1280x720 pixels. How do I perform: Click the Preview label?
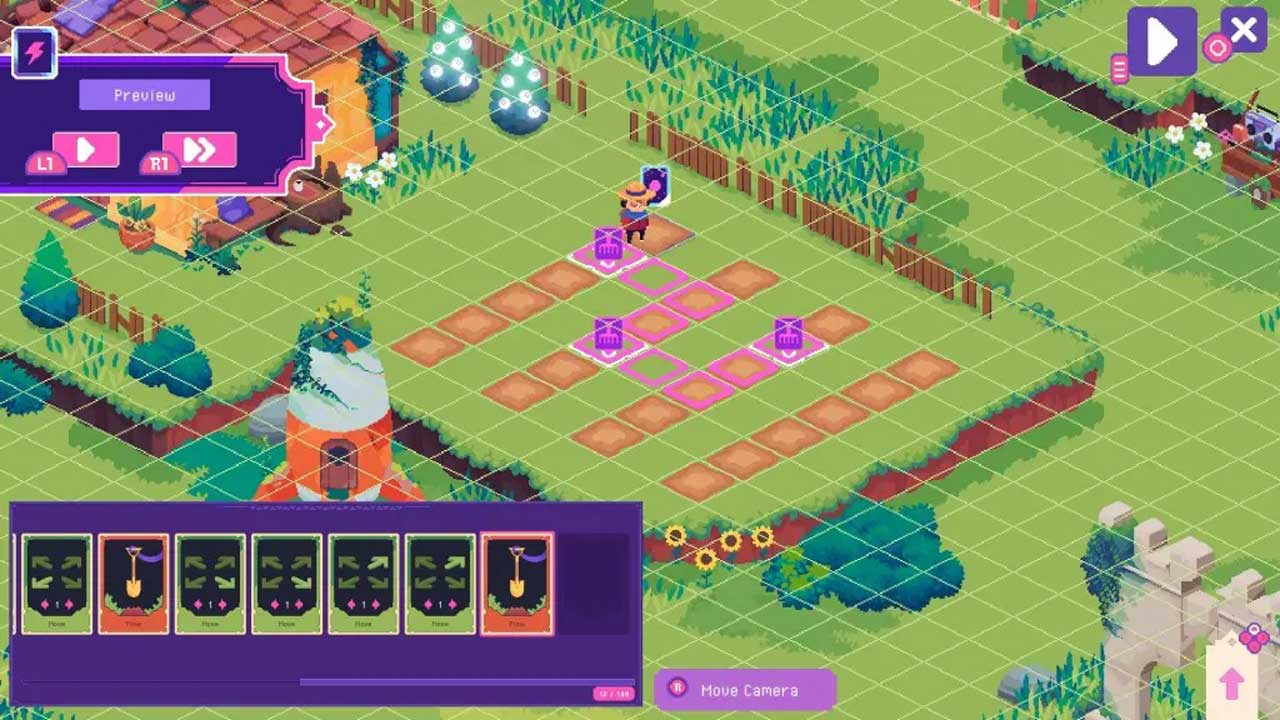144,95
